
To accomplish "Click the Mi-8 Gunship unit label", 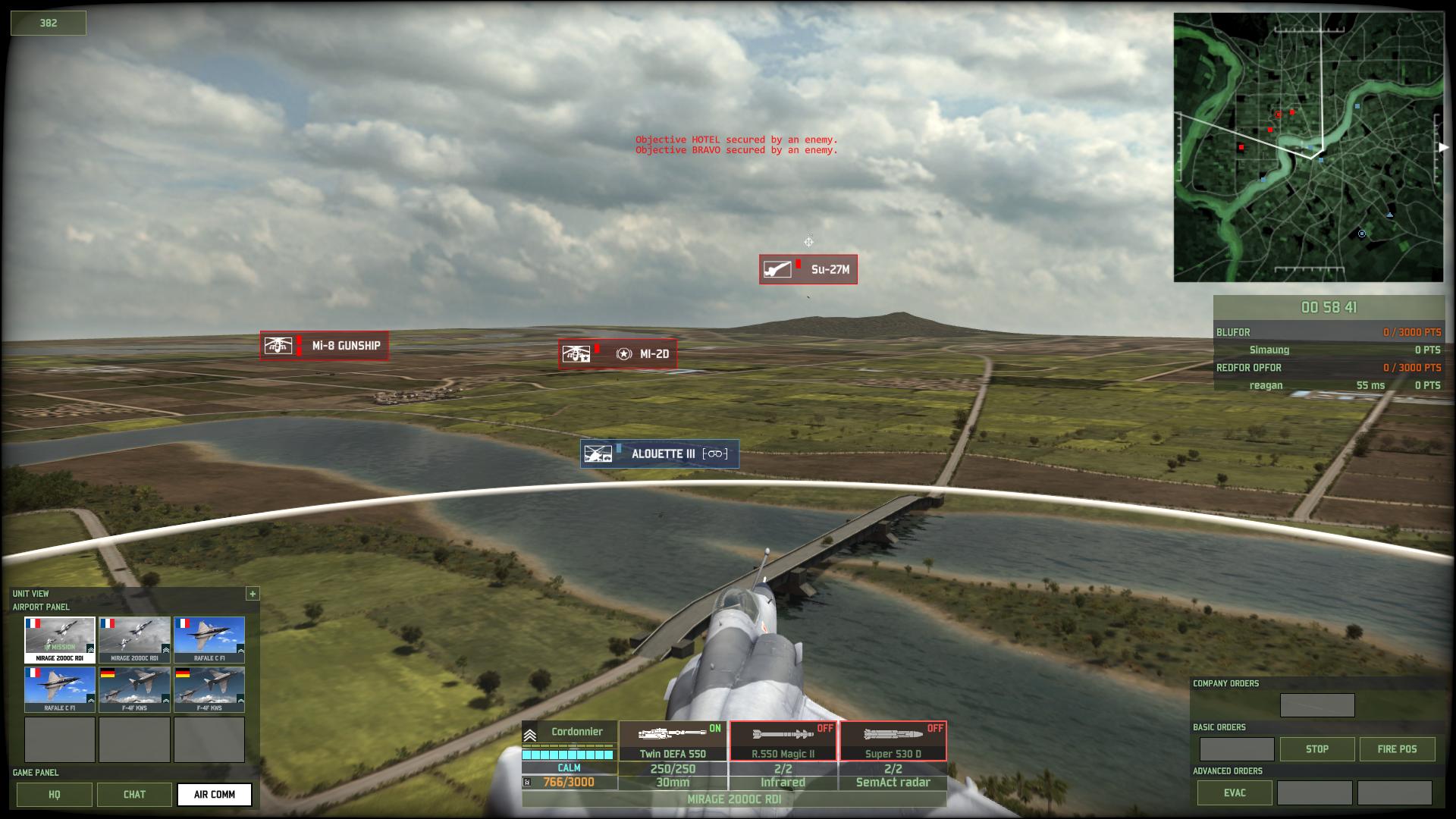I will pyautogui.click(x=324, y=345).
